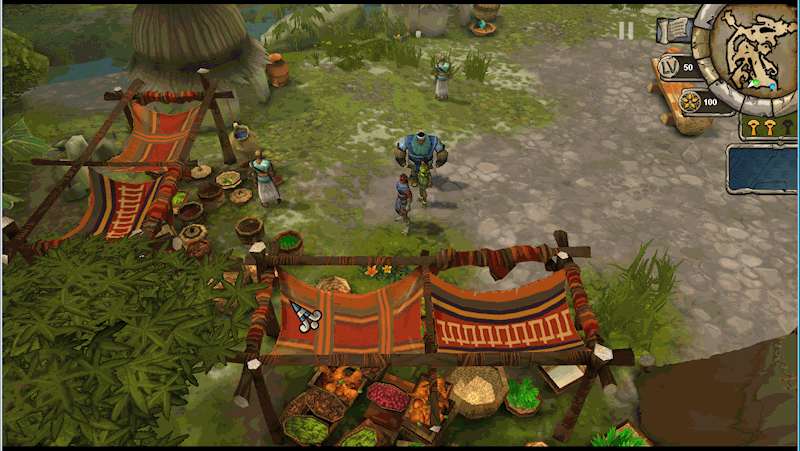Pause the game with the pause button
Screen dimensions: 800x451
pyautogui.click(x=626, y=30)
